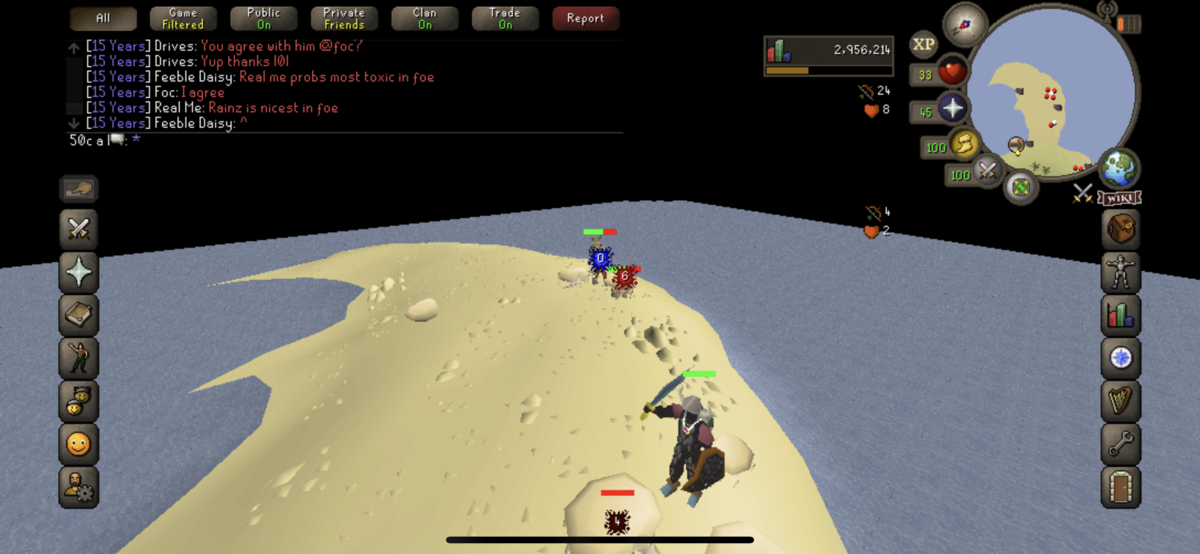Open the world map globe

pos(1120,167)
